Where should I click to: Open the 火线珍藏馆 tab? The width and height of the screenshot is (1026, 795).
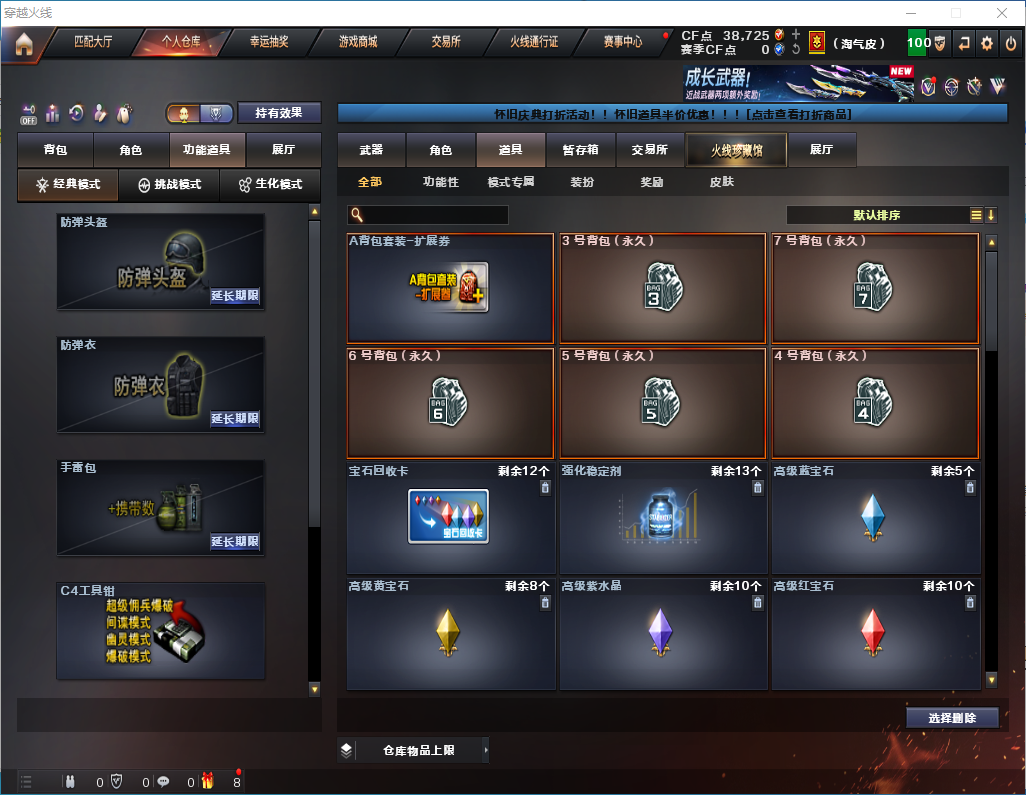(x=736, y=150)
